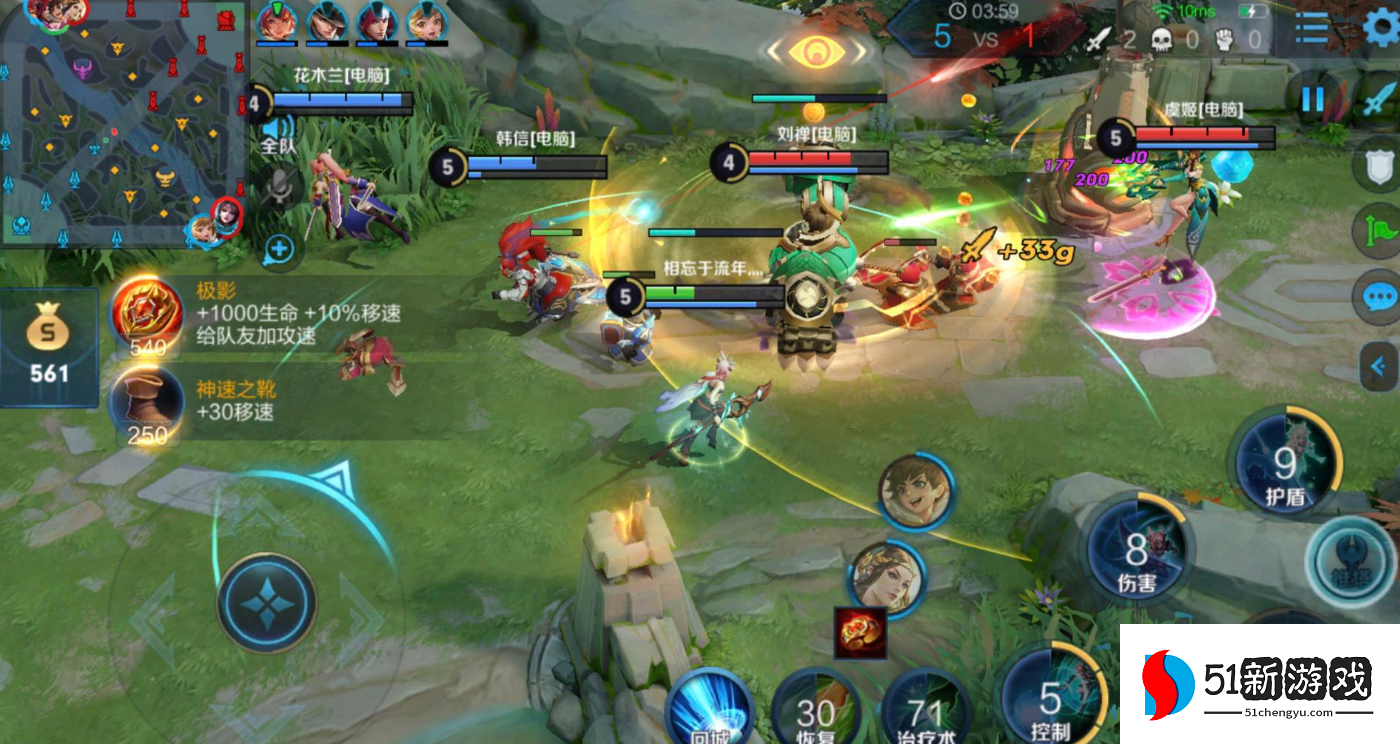
Task: Toggle the 全队 team speaker
Action: [278, 133]
